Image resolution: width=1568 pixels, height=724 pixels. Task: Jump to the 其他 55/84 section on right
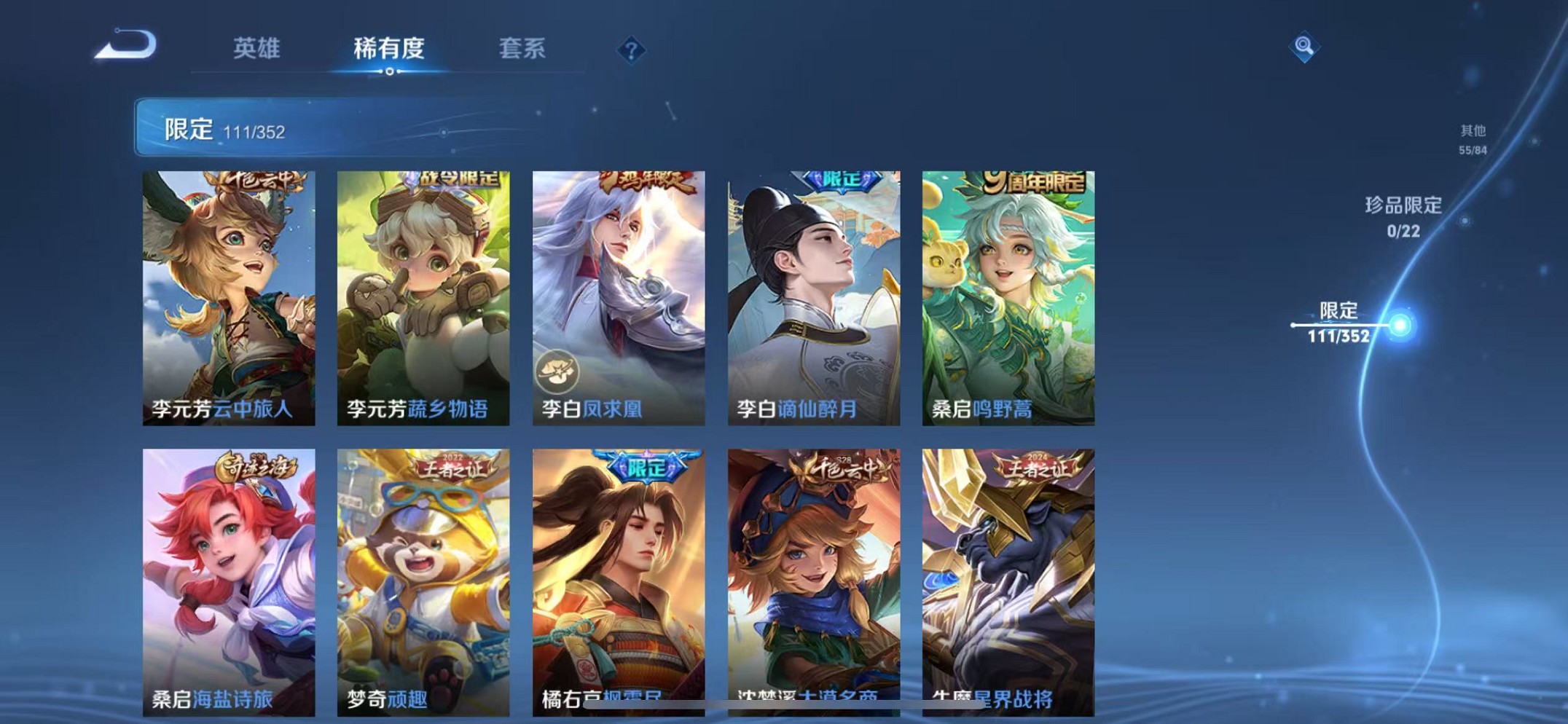[1472, 138]
